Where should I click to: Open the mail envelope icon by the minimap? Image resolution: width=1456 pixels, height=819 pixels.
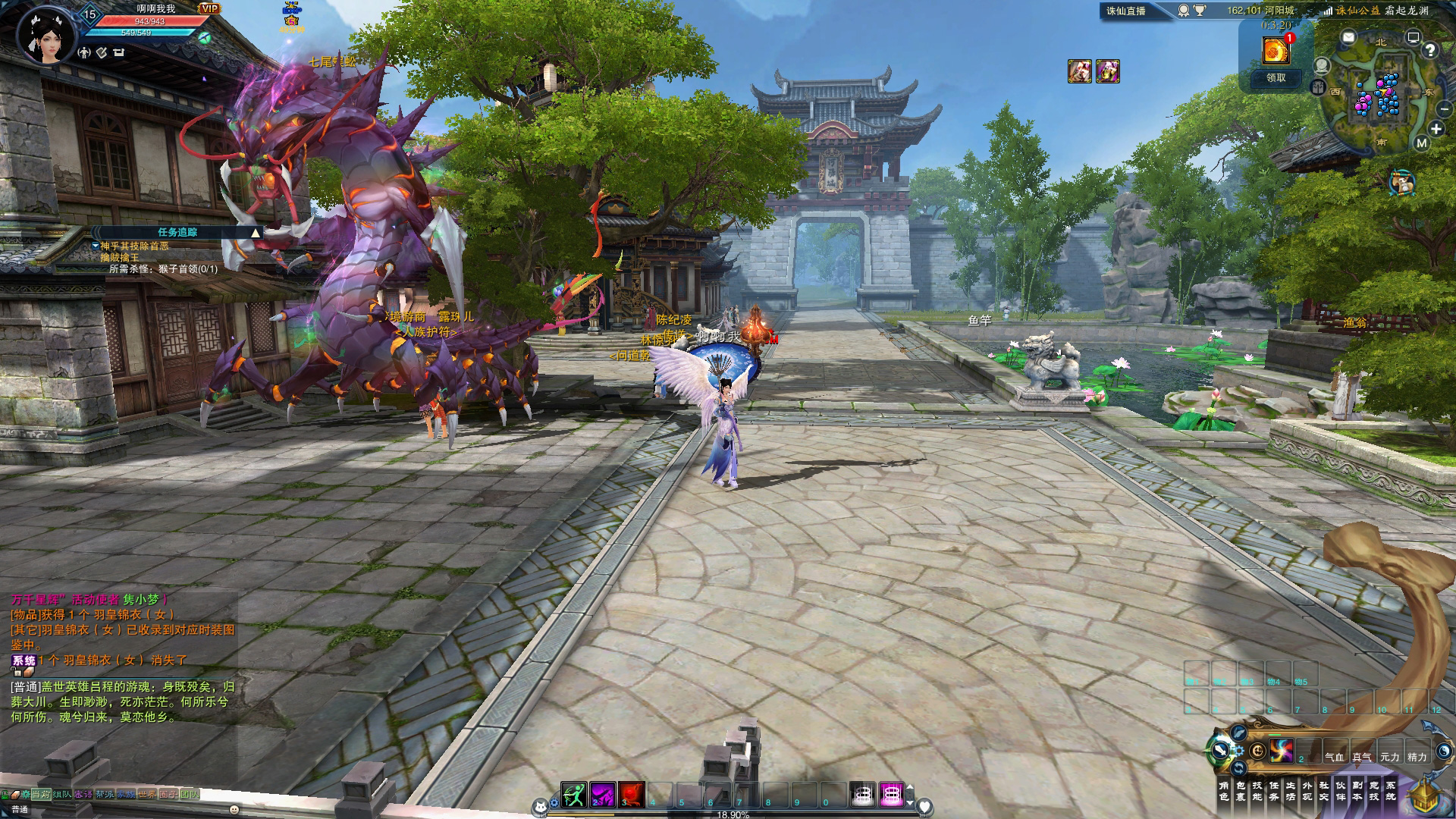click(1348, 36)
